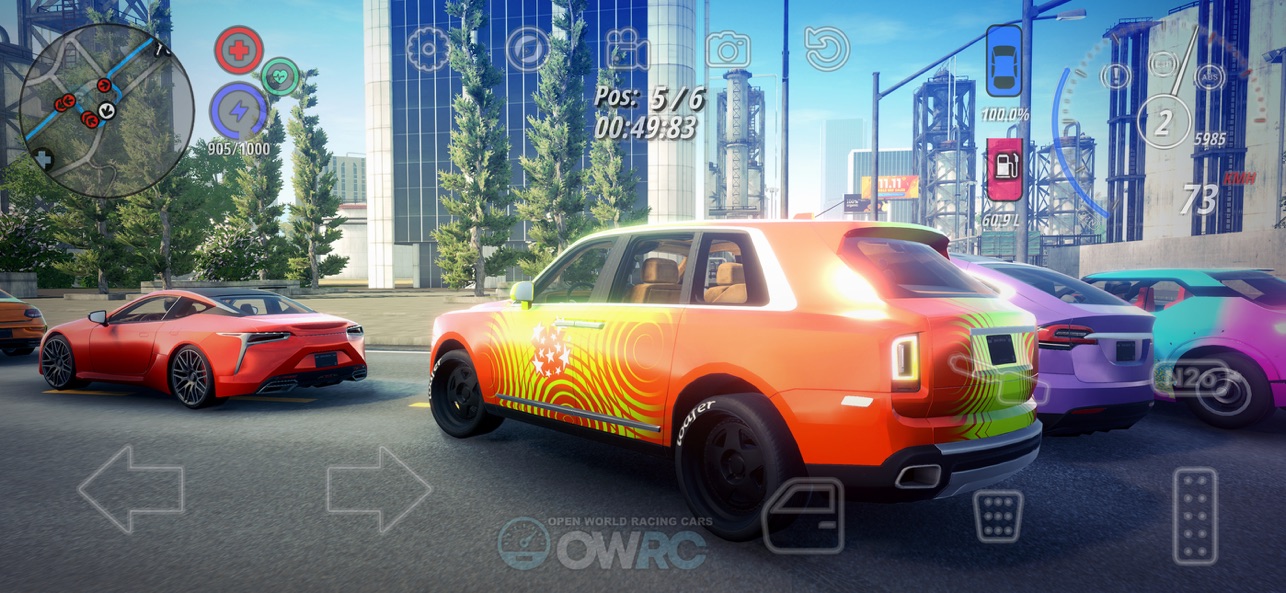Tap the compass navigation icon
1286x593 pixels.
tap(527, 49)
